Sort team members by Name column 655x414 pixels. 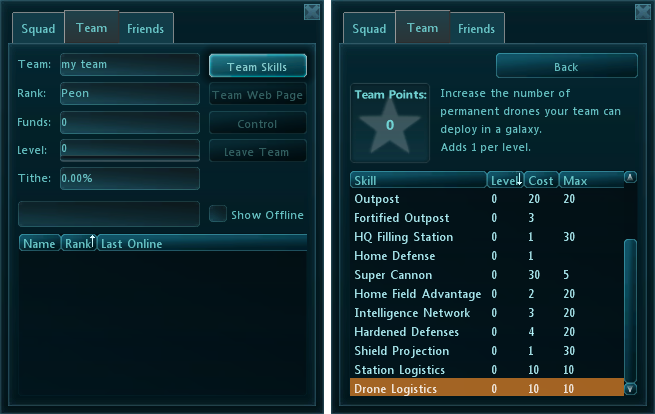coord(40,244)
